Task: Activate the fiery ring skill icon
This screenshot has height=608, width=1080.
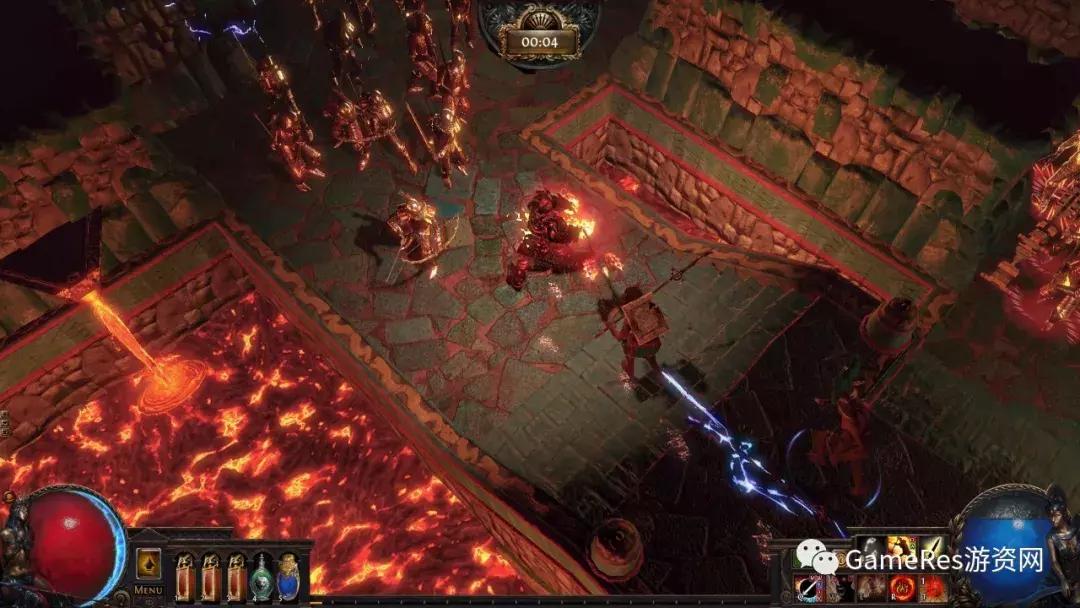Action: pyautogui.click(x=904, y=587)
